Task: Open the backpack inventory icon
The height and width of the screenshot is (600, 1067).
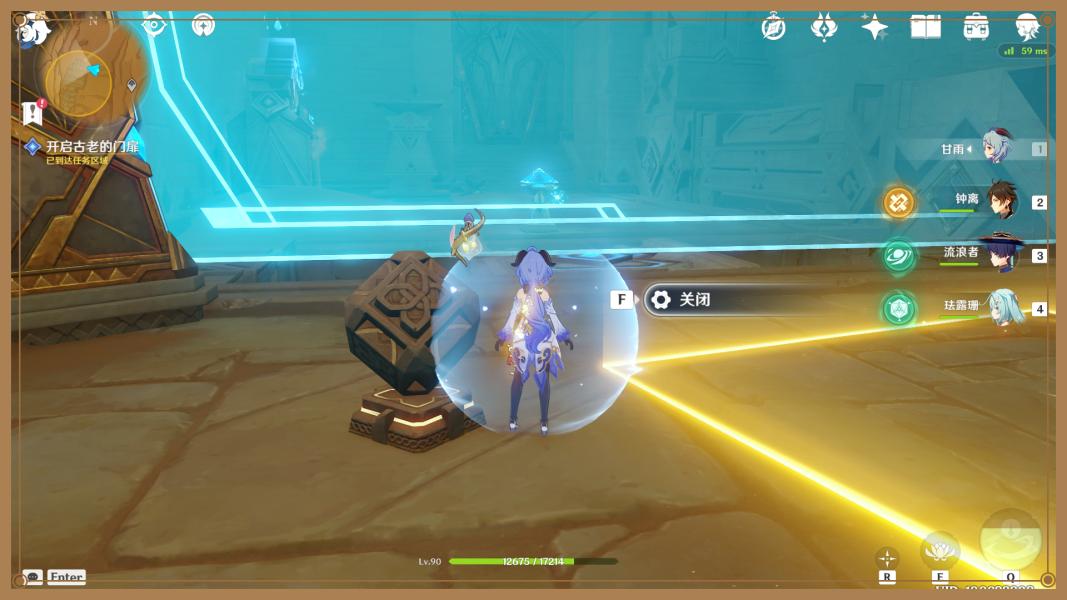Action: pos(976,27)
